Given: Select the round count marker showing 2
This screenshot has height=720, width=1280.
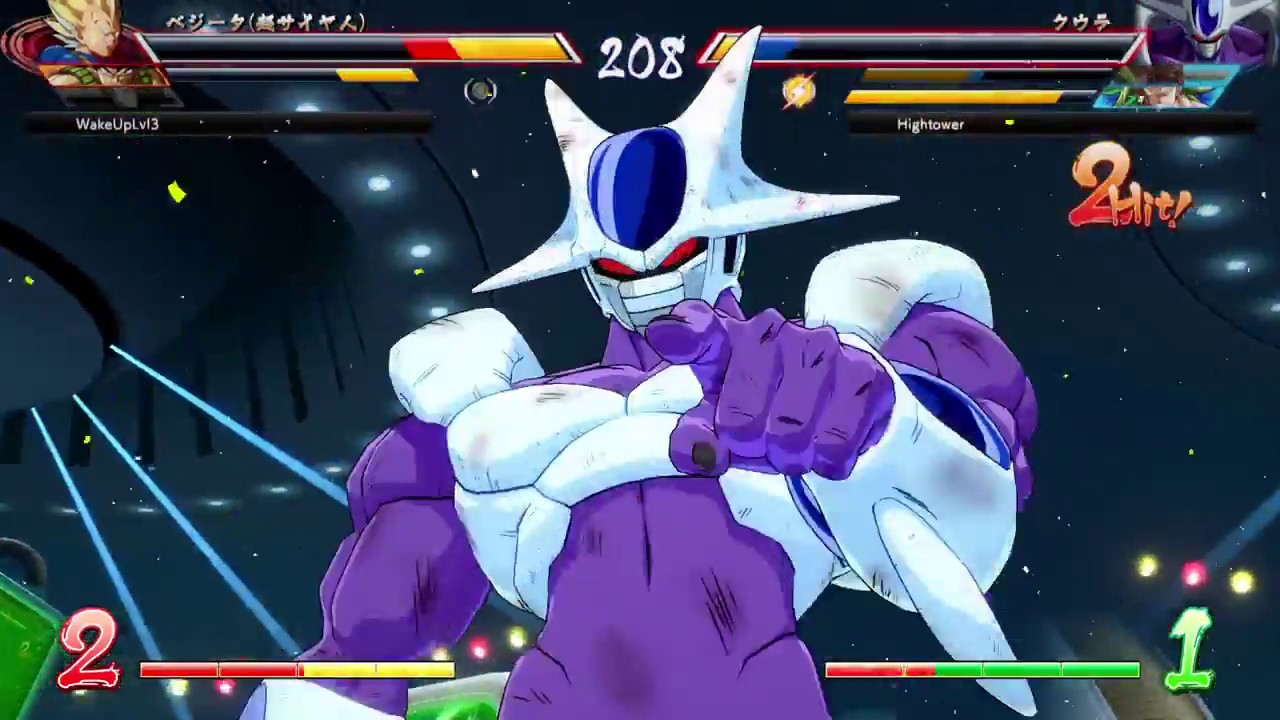Looking at the screenshot, I should (x=88, y=650).
